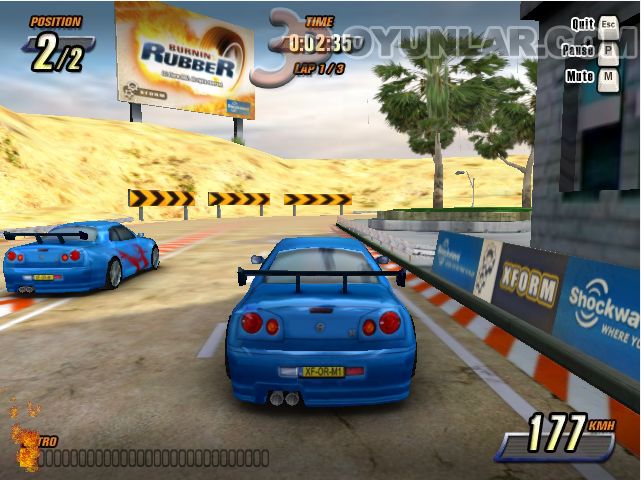The image size is (641, 480).
Task: Pause the game
Action: [608, 50]
